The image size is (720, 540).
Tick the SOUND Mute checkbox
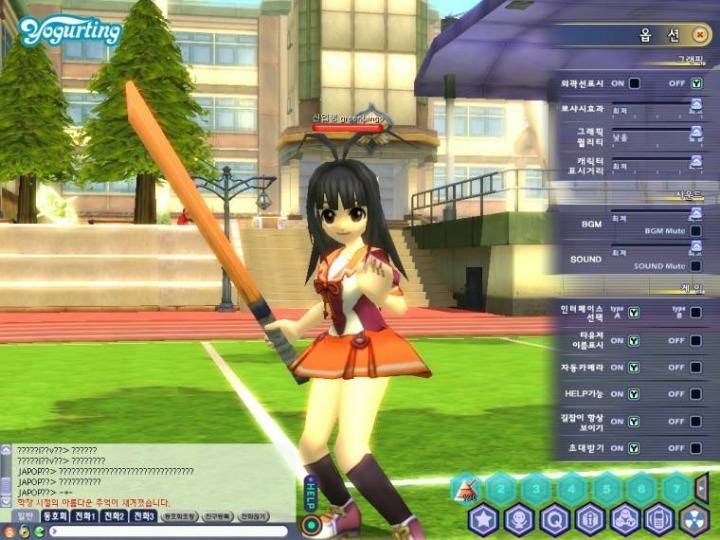click(x=696, y=266)
